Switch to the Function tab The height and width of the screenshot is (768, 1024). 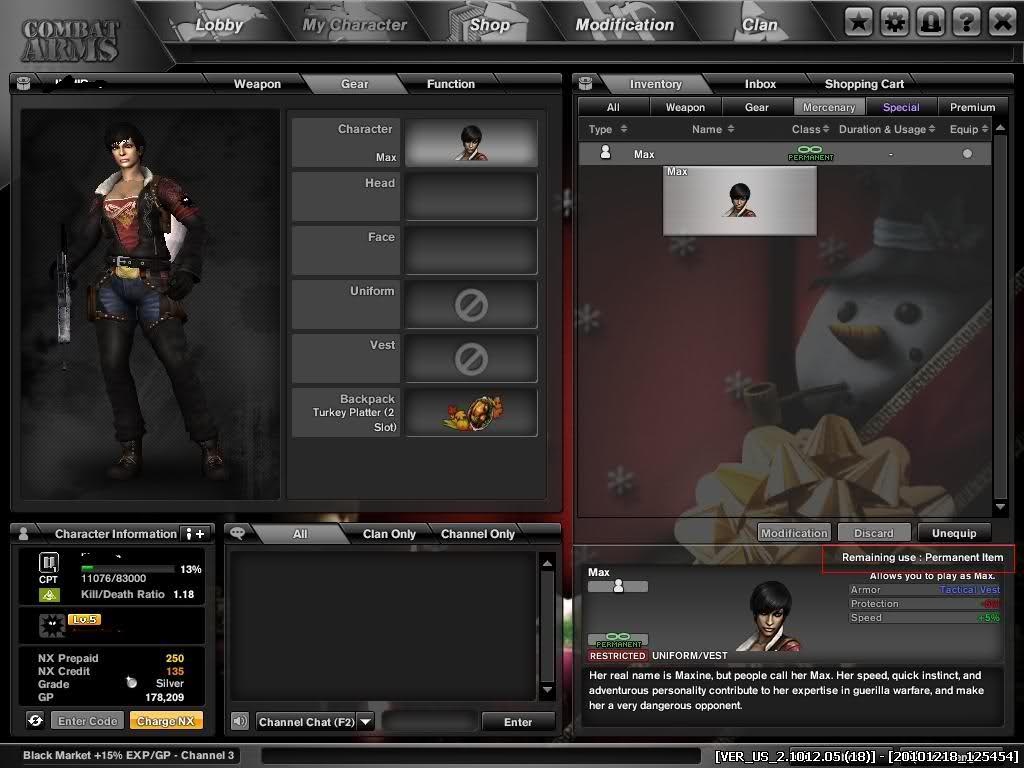pyautogui.click(x=450, y=84)
